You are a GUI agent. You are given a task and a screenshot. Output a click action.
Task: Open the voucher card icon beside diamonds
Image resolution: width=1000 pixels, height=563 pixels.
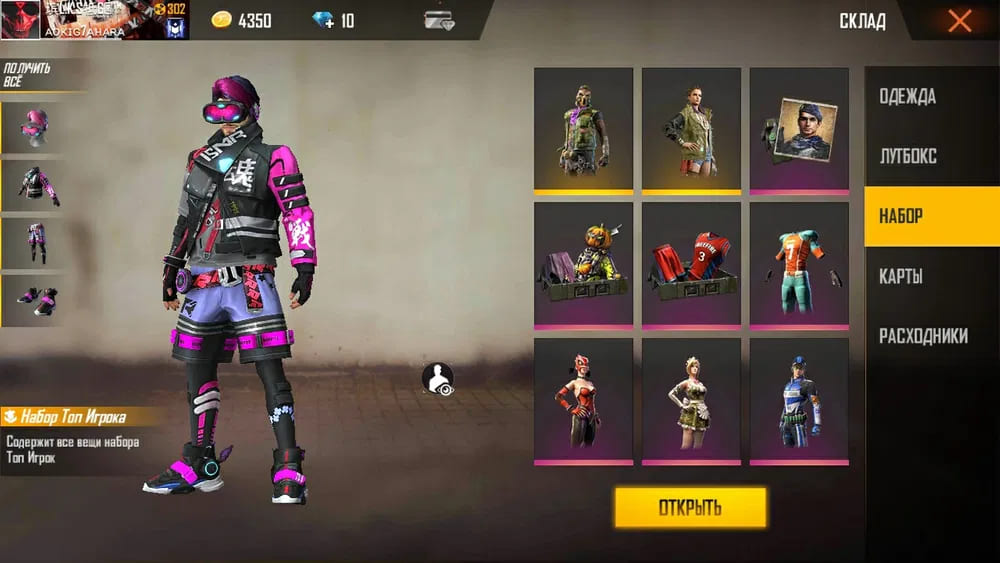pos(438,21)
